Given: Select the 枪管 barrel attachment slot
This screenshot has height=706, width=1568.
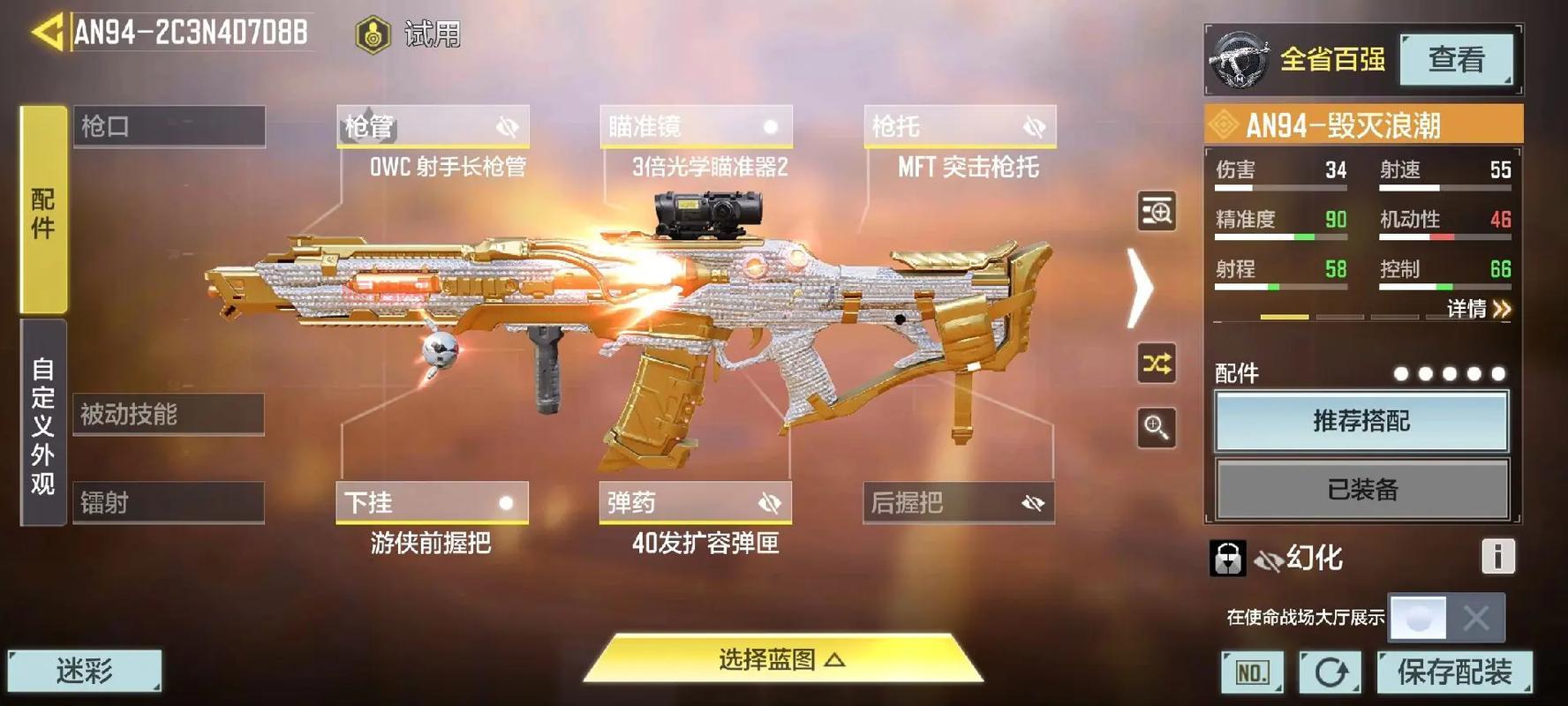Looking at the screenshot, I should pyautogui.click(x=433, y=127).
